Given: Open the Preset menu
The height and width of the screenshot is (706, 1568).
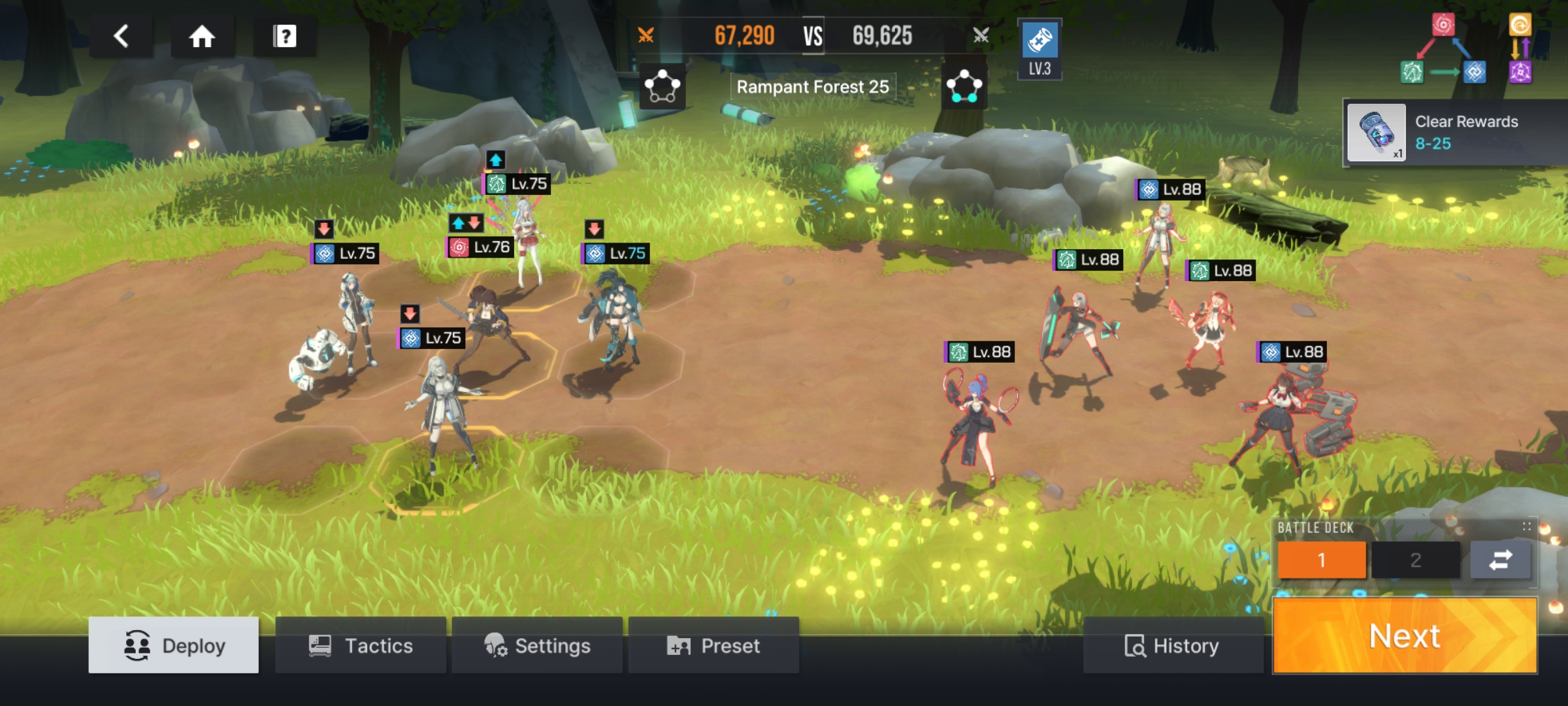Looking at the screenshot, I should 713,645.
